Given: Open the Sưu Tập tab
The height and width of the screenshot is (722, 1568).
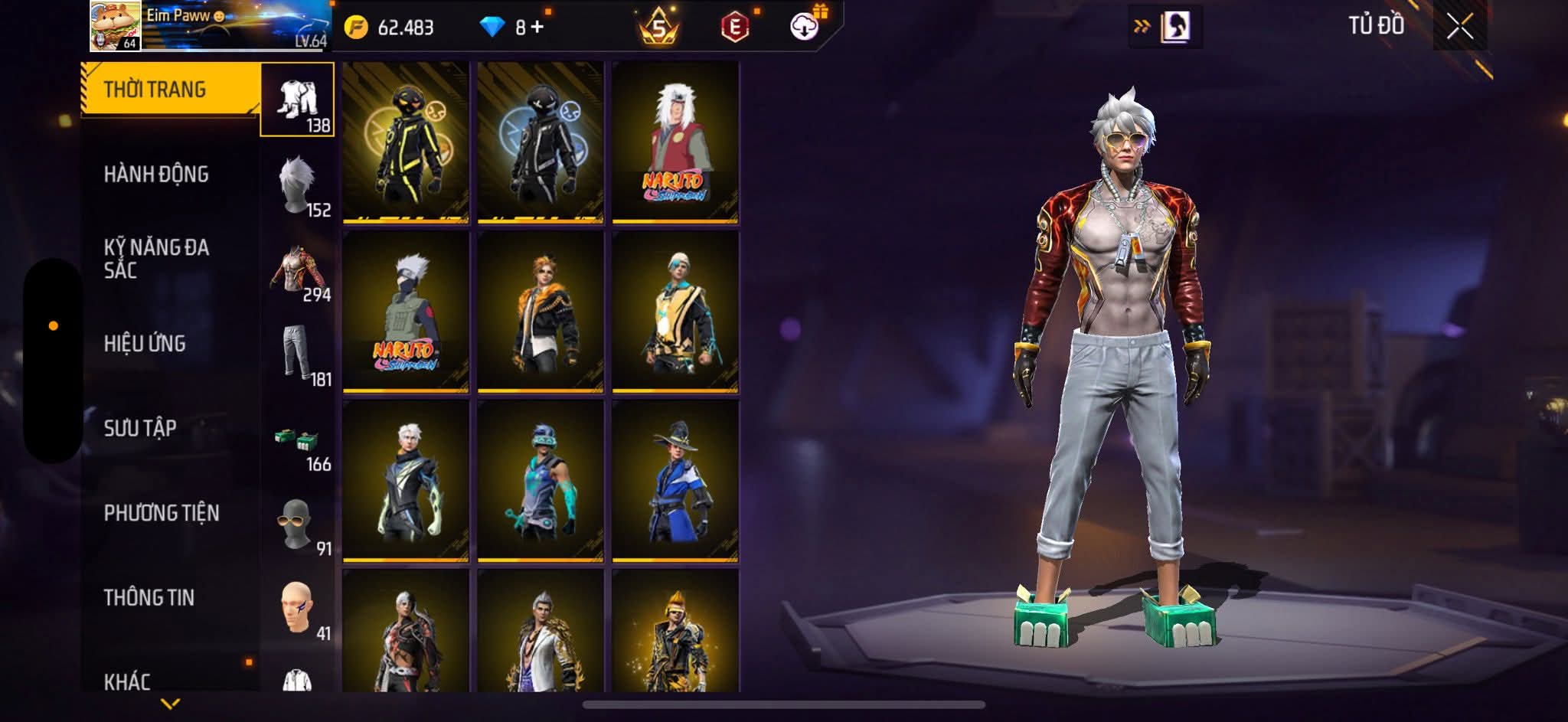Looking at the screenshot, I should click(140, 428).
